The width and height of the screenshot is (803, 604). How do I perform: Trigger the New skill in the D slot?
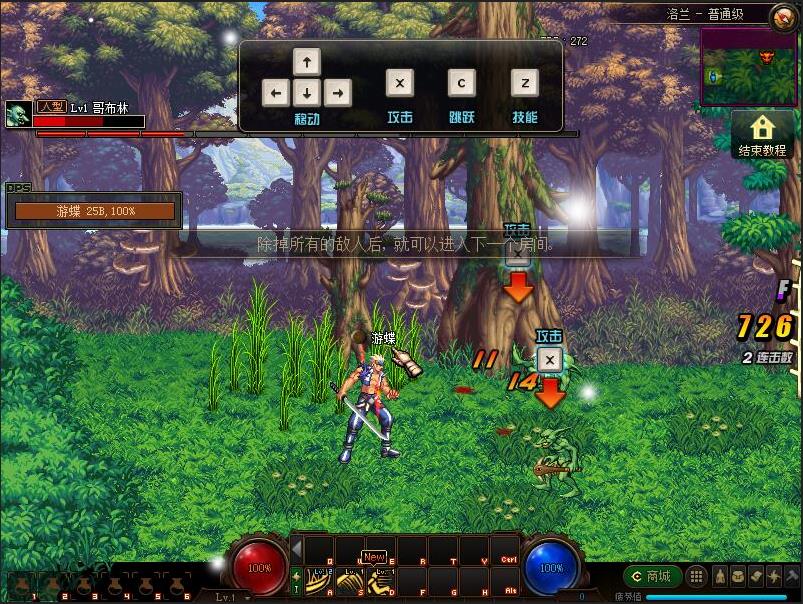pos(380,579)
